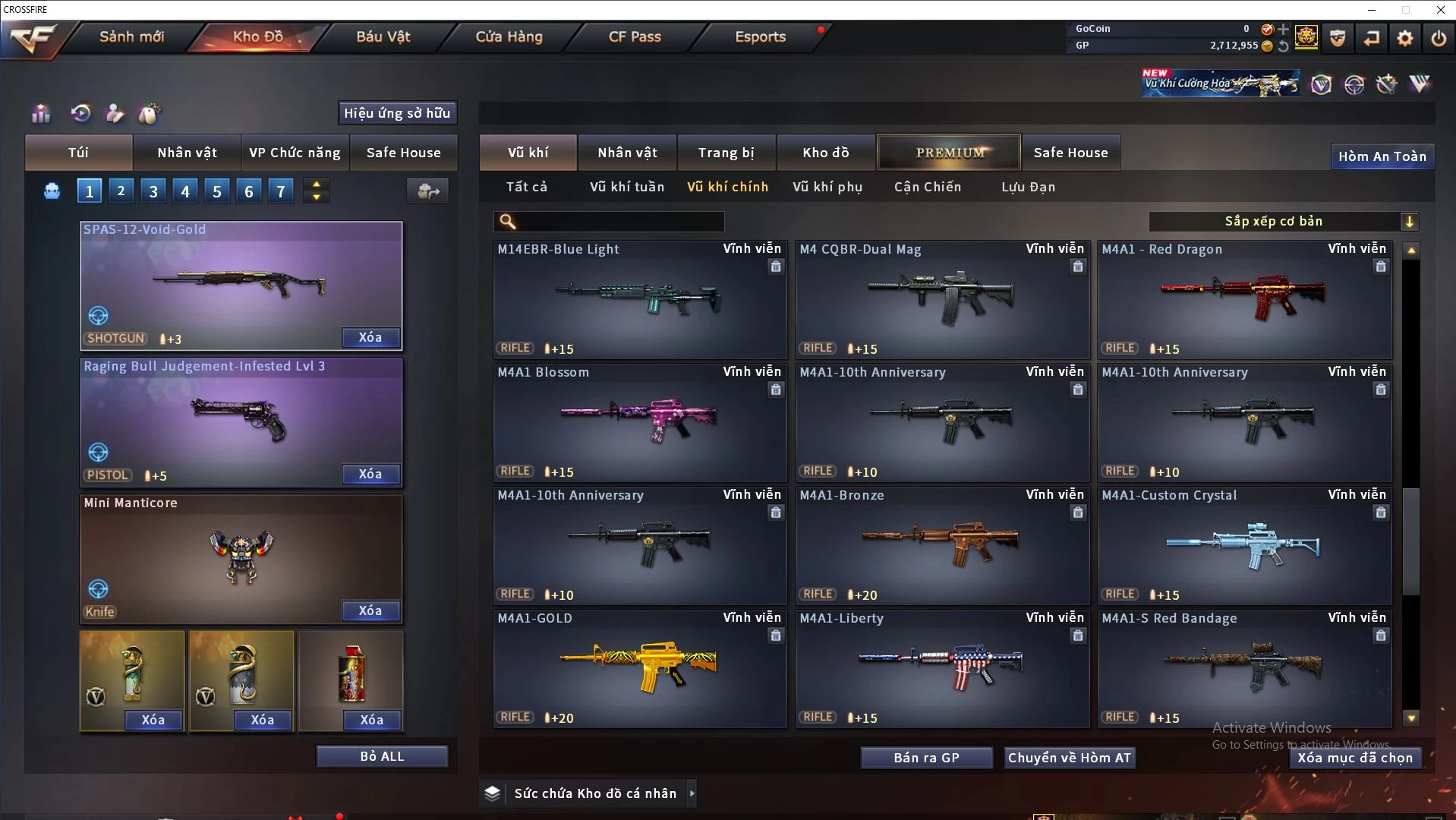This screenshot has width=1456, height=820.
Task: Choose the M4A1-GOLD rifle
Action: coord(639,668)
